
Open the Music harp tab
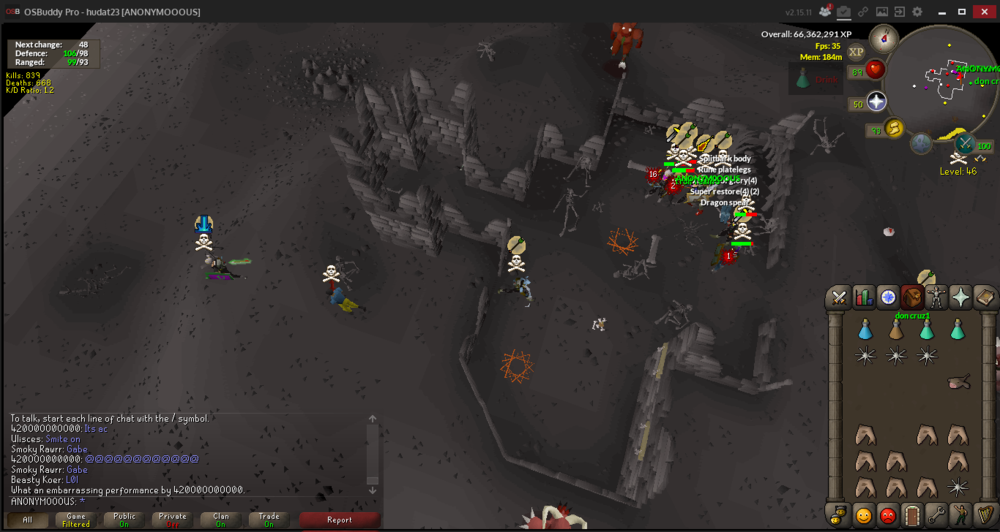[984, 516]
